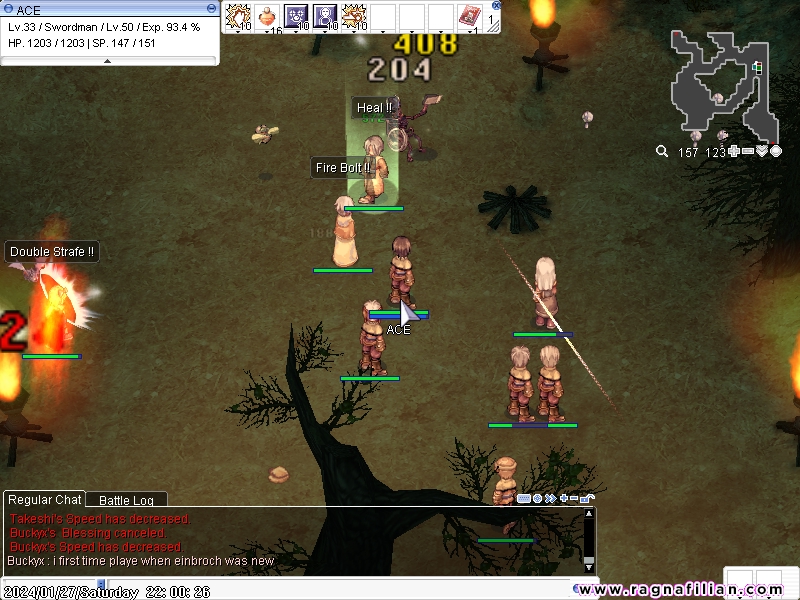Use the portrait skill hotbar slot
Image resolution: width=800 pixels, height=600 pixels.
(325, 16)
